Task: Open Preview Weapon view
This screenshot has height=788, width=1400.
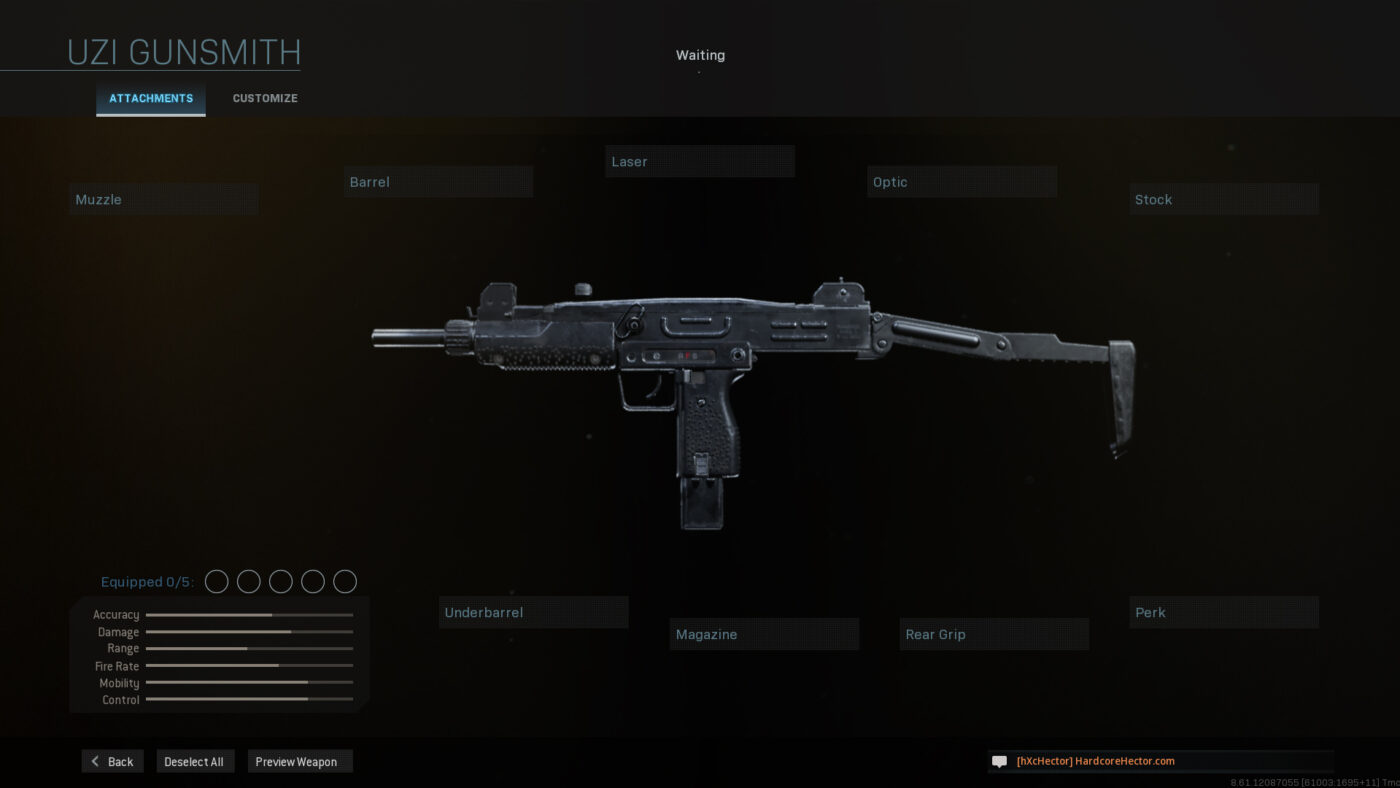Action: click(299, 761)
